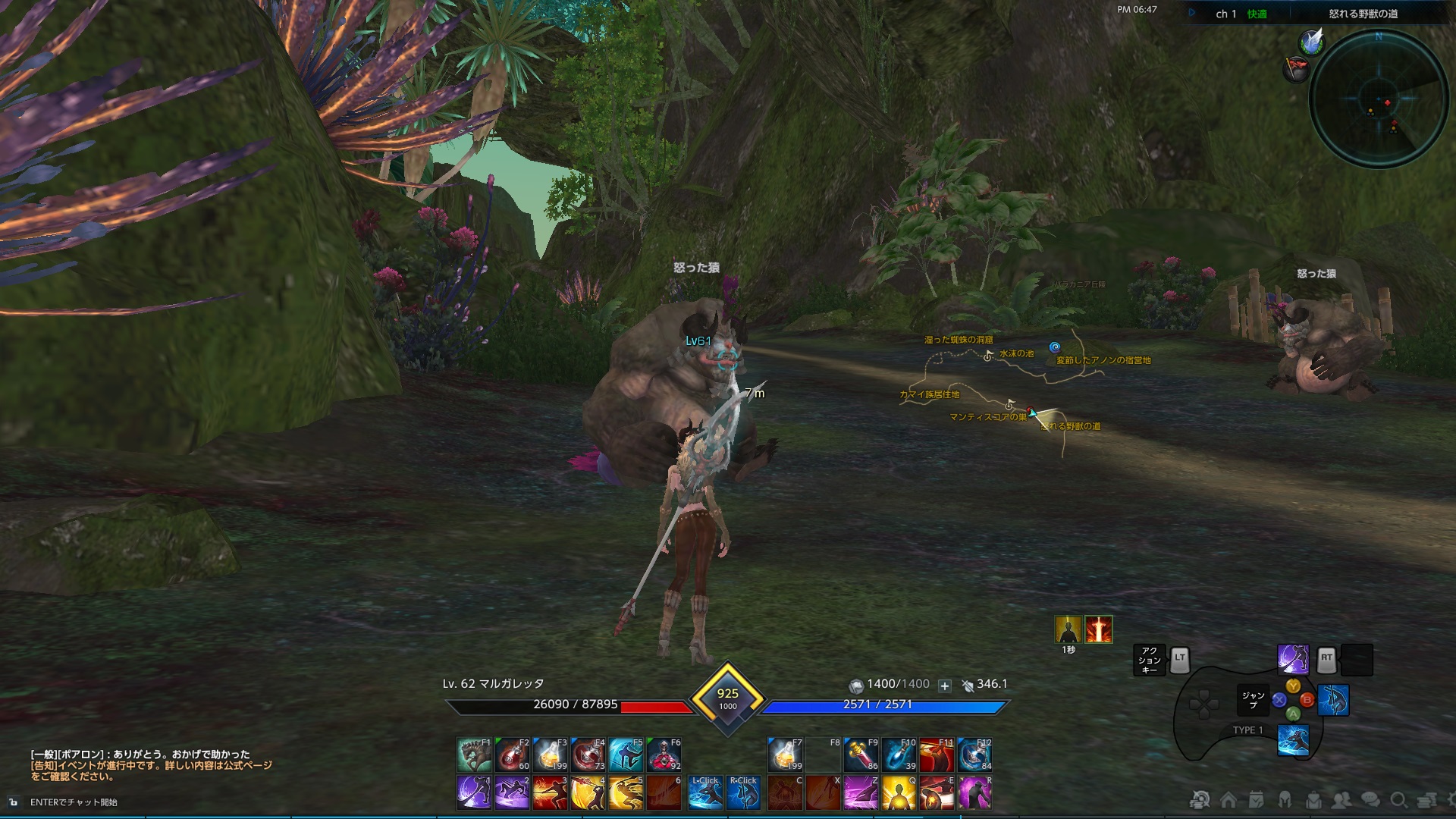Activate the F5 evasion skill

(625, 755)
